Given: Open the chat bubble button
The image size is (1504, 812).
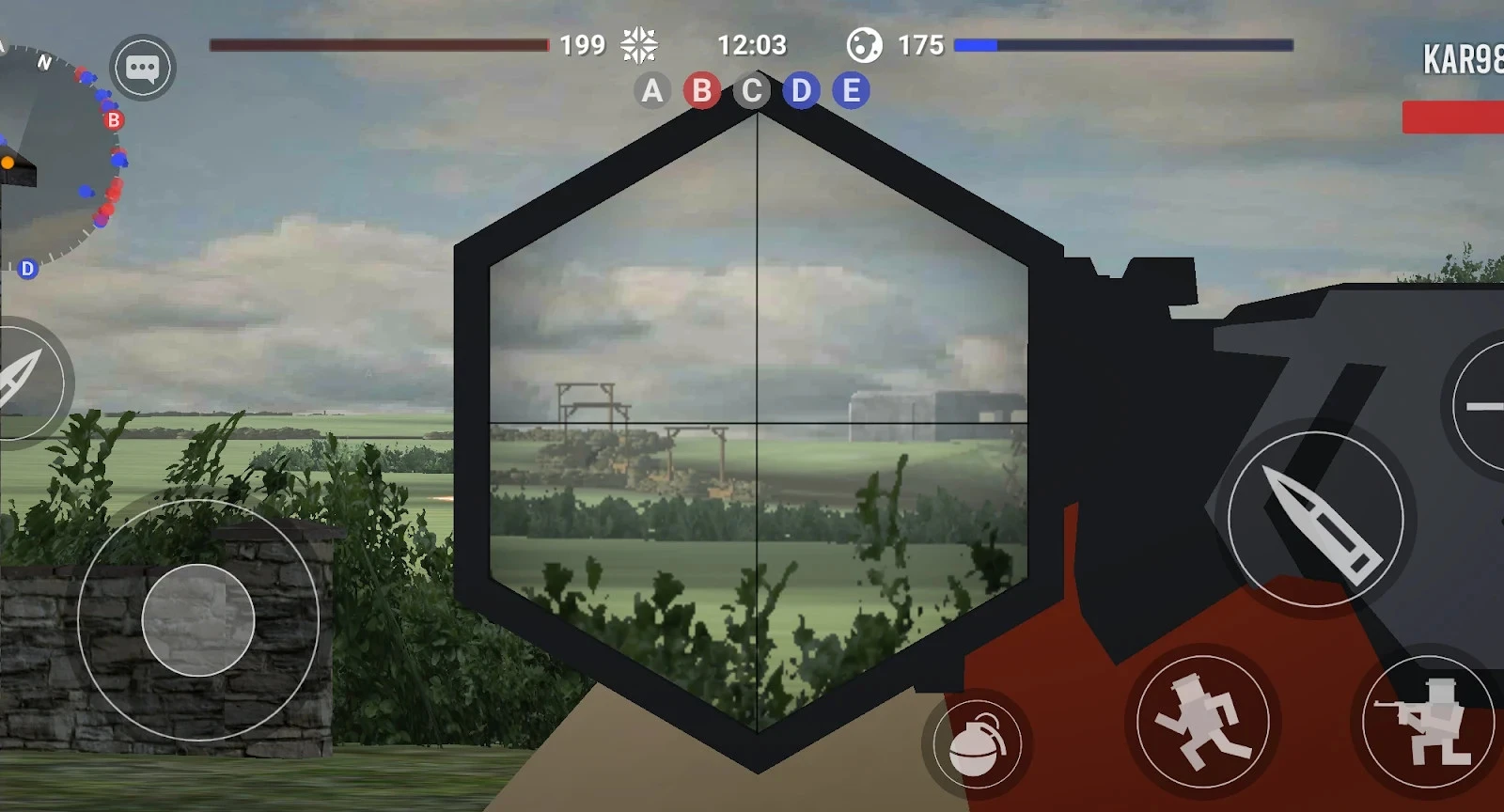Looking at the screenshot, I should [x=143, y=68].
